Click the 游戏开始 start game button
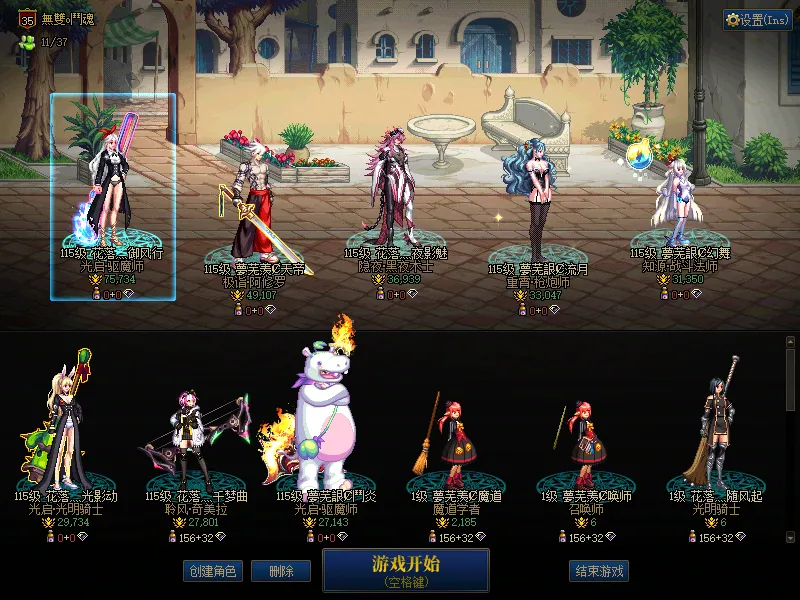The width and height of the screenshot is (800, 600). click(405, 569)
